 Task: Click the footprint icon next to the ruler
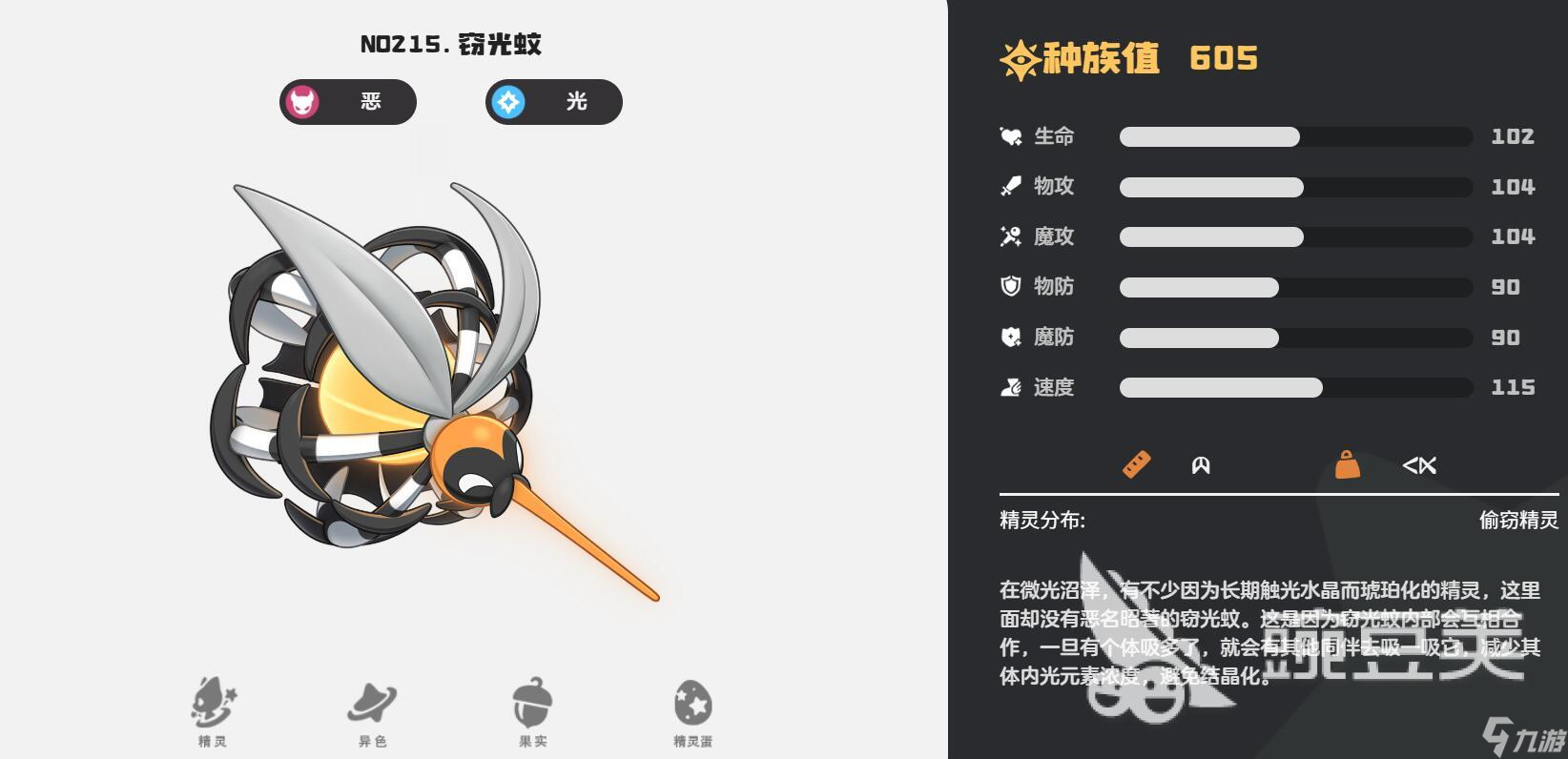(x=1200, y=465)
